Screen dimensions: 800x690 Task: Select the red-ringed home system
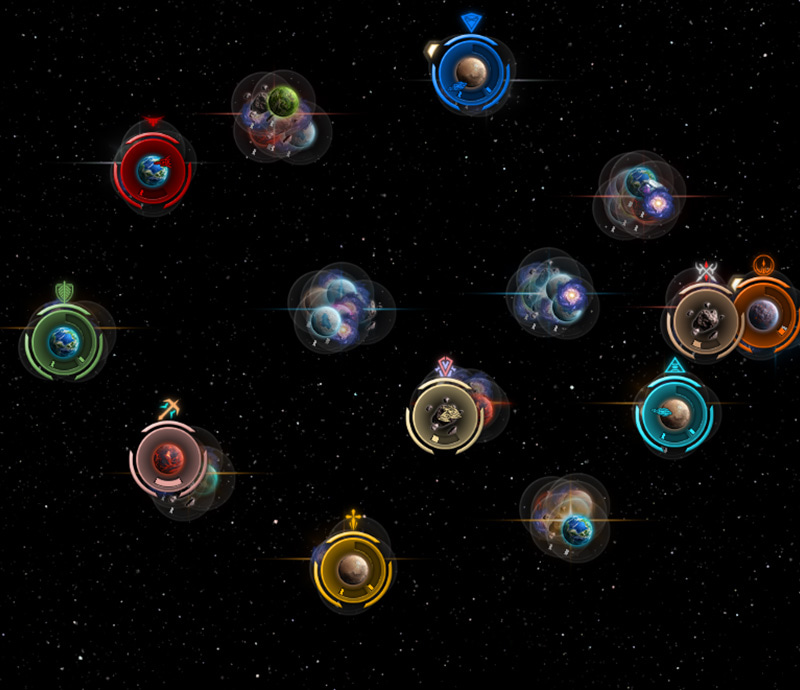[153, 168]
